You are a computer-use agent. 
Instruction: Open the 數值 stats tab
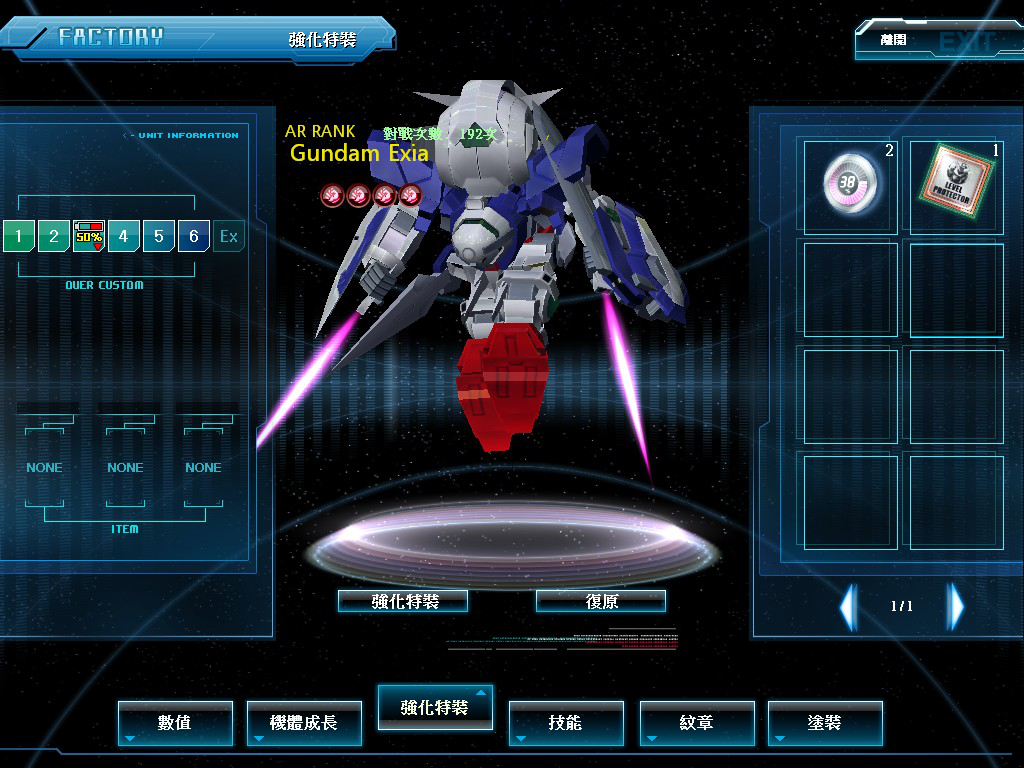click(x=175, y=722)
